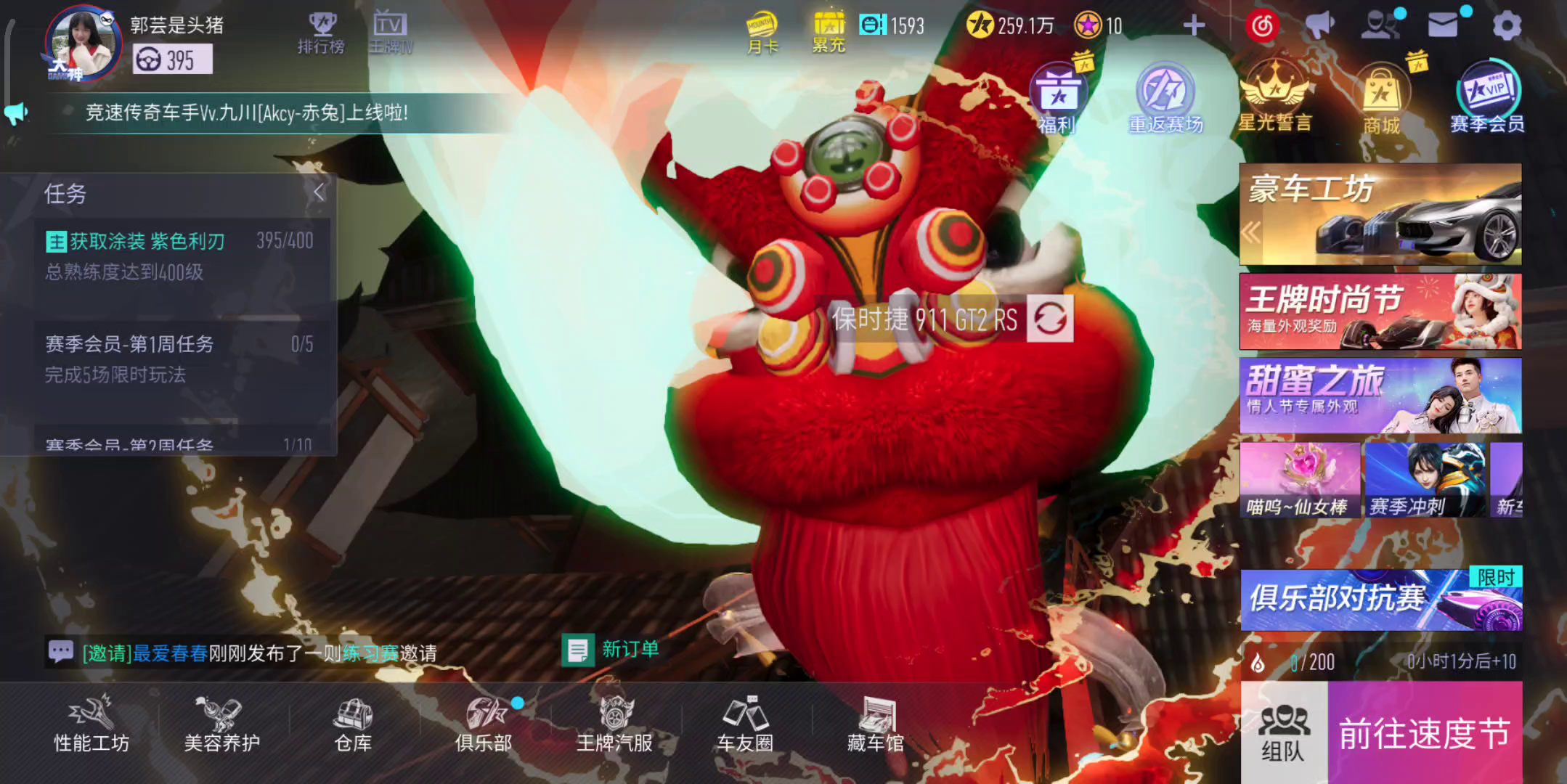
Task: Start the 前往速度节 race button
Action: pyautogui.click(x=1425, y=733)
